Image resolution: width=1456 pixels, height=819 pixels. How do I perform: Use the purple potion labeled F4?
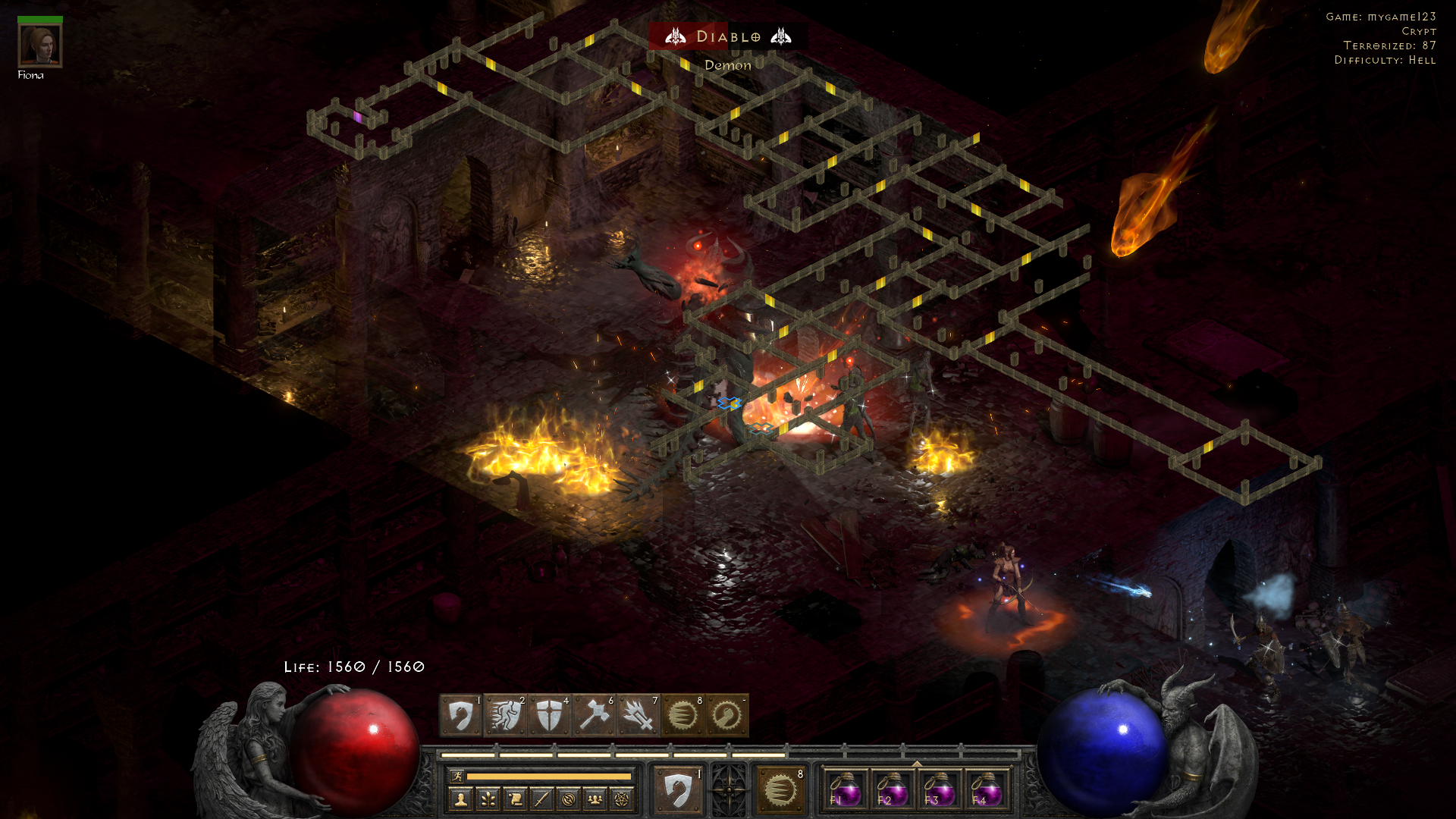point(986,790)
